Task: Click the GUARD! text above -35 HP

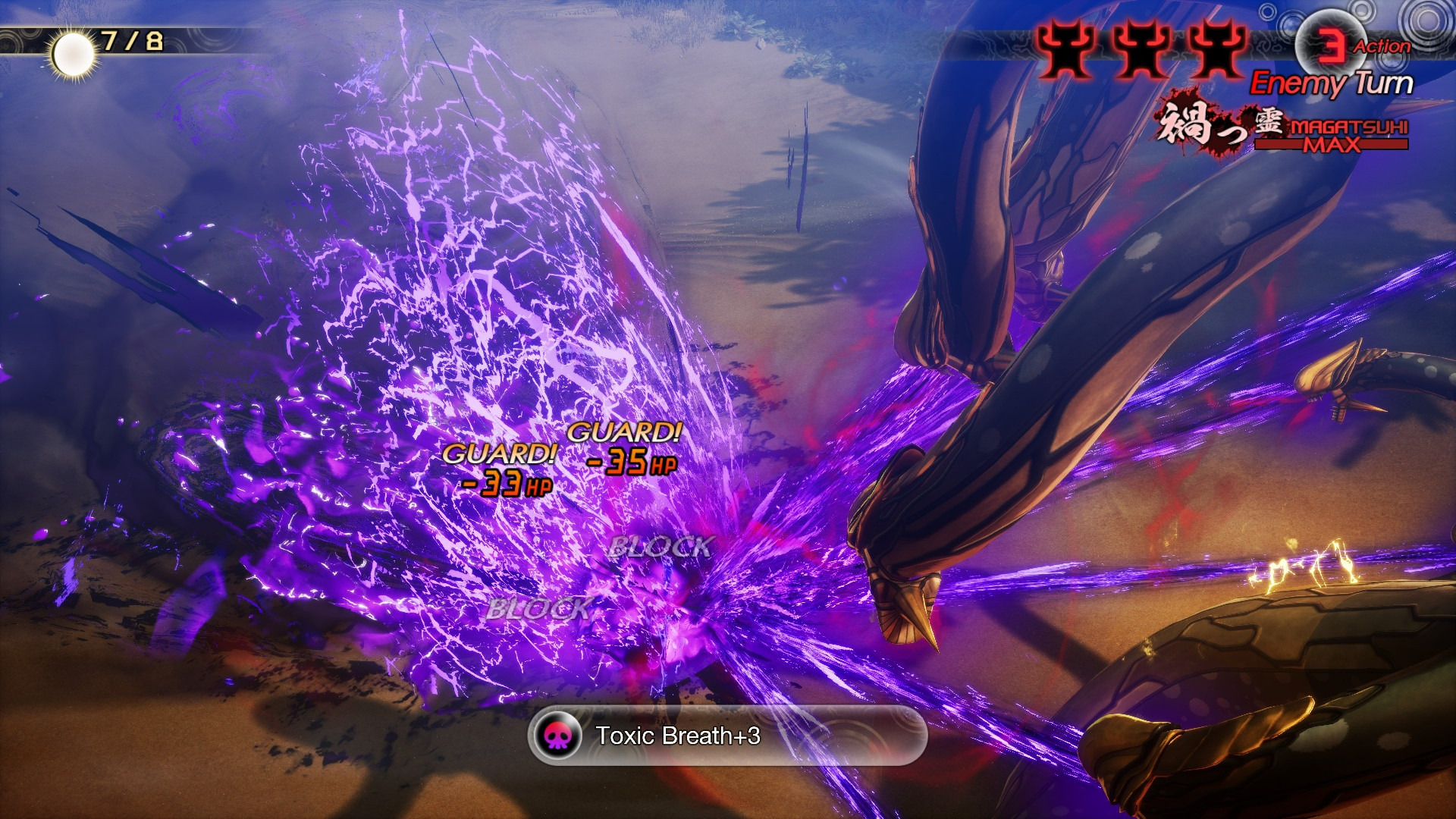Action: (x=624, y=434)
